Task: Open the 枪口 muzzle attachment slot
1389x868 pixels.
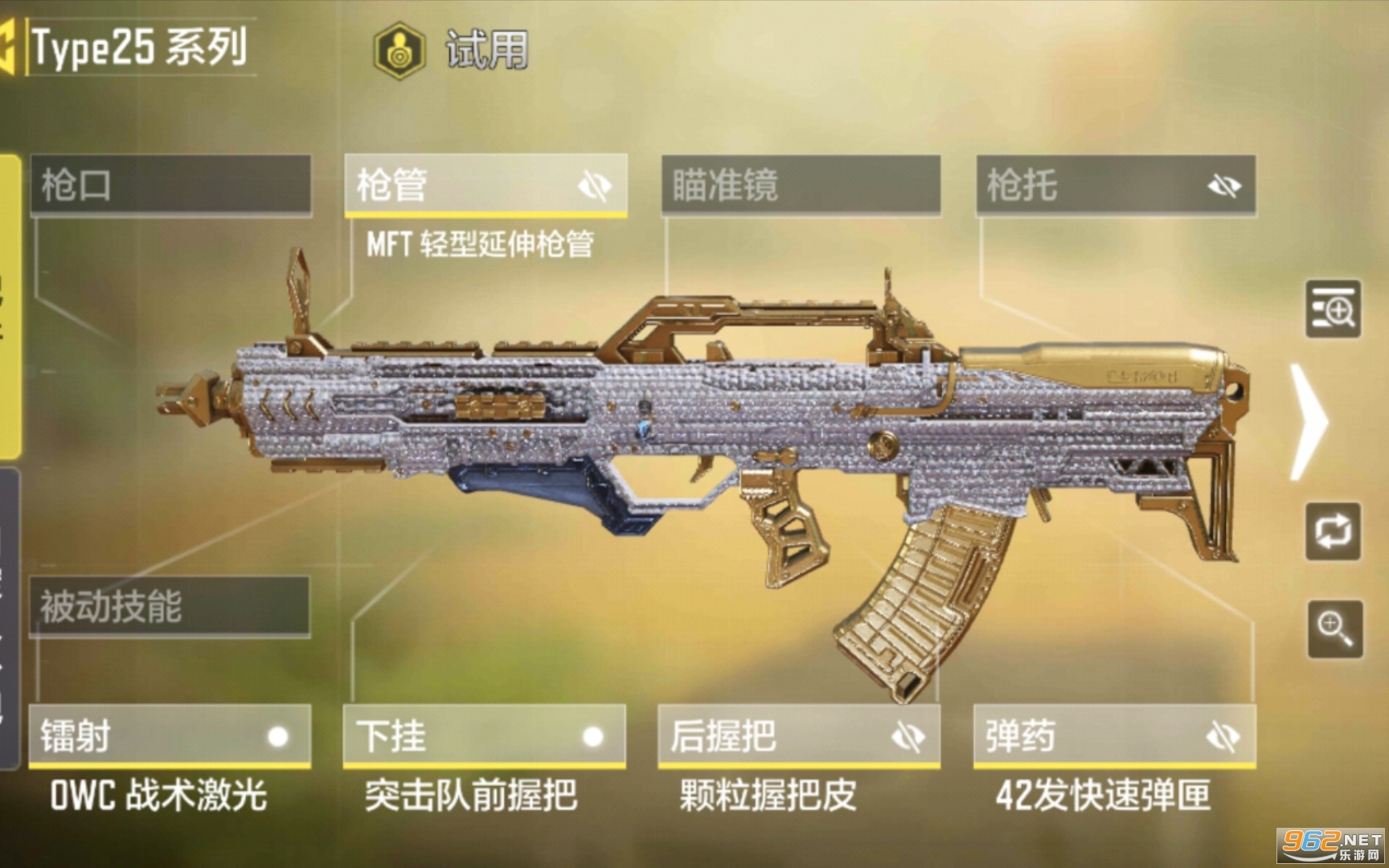Action: click(x=170, y=185)
